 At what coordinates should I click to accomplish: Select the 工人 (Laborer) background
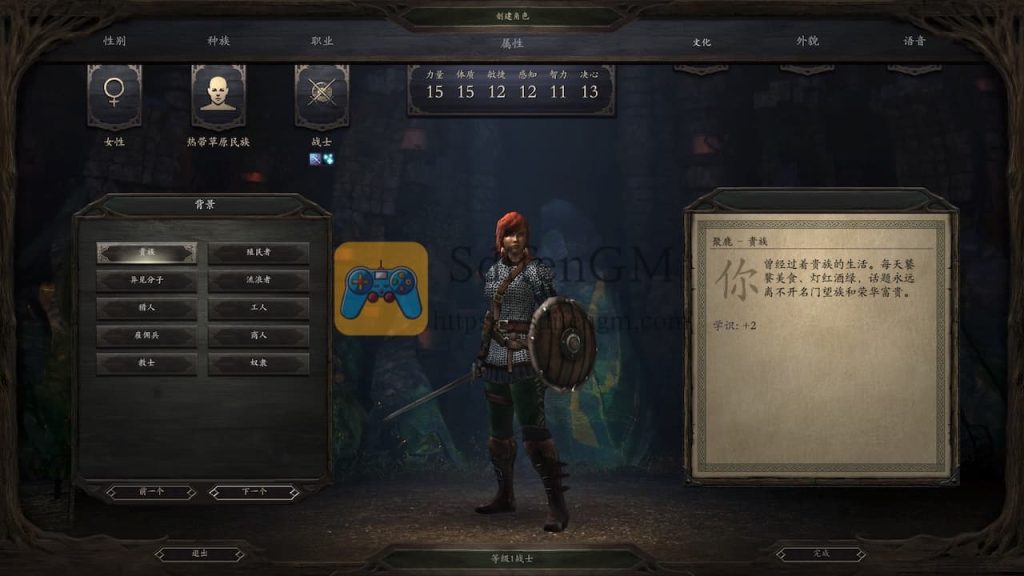pyautogui.click(x=259, y=308)
